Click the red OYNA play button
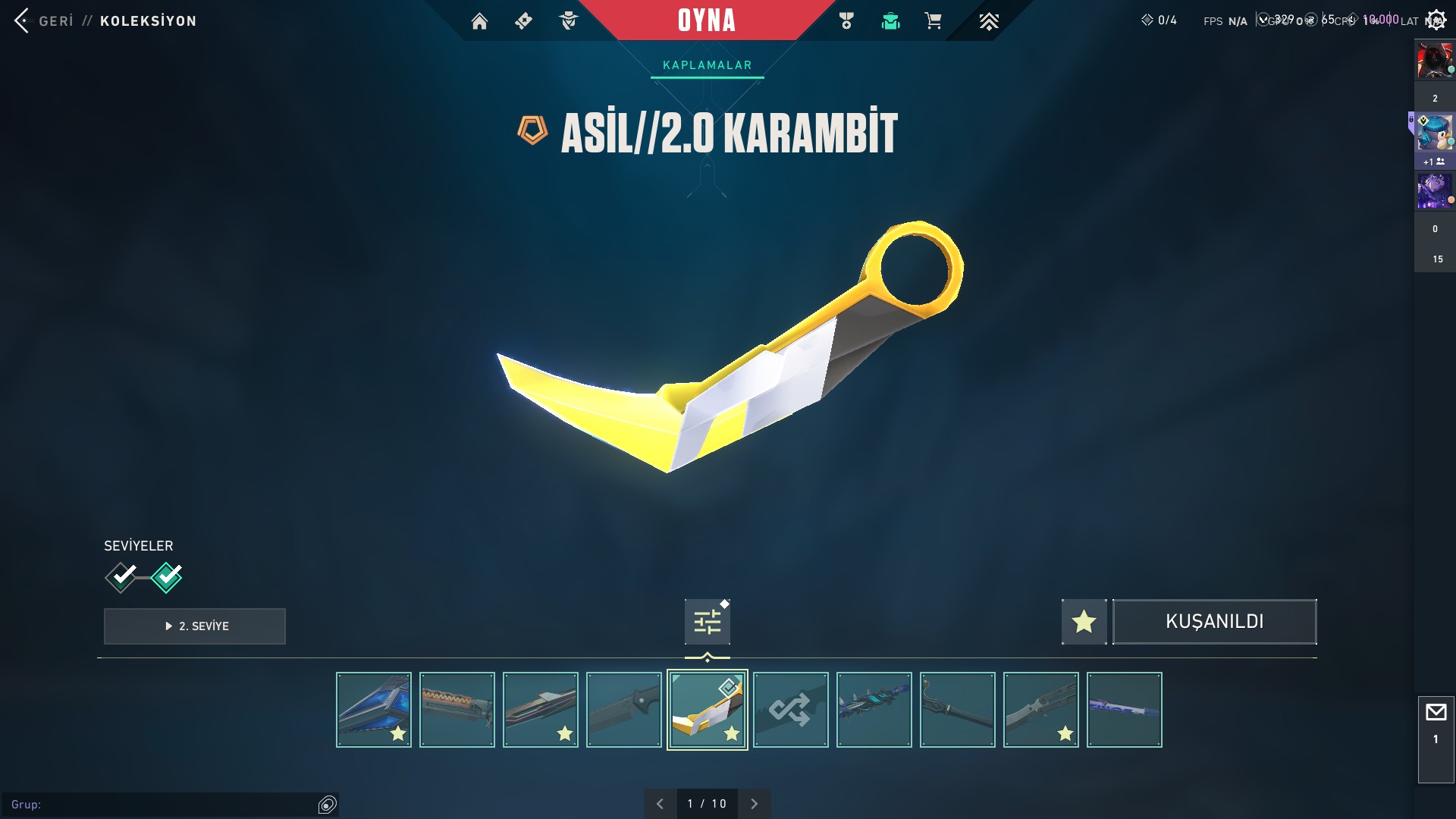The height and width of the screenshot is (819, 1456). click(x=706, y=20)
